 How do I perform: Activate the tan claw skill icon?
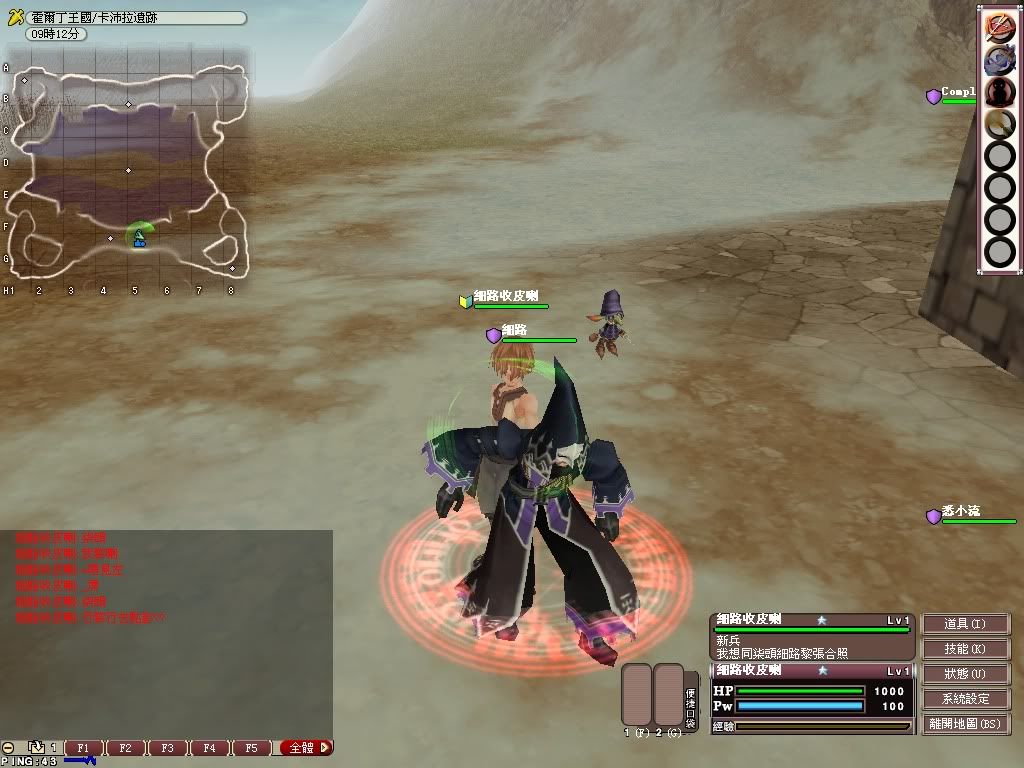999,123
